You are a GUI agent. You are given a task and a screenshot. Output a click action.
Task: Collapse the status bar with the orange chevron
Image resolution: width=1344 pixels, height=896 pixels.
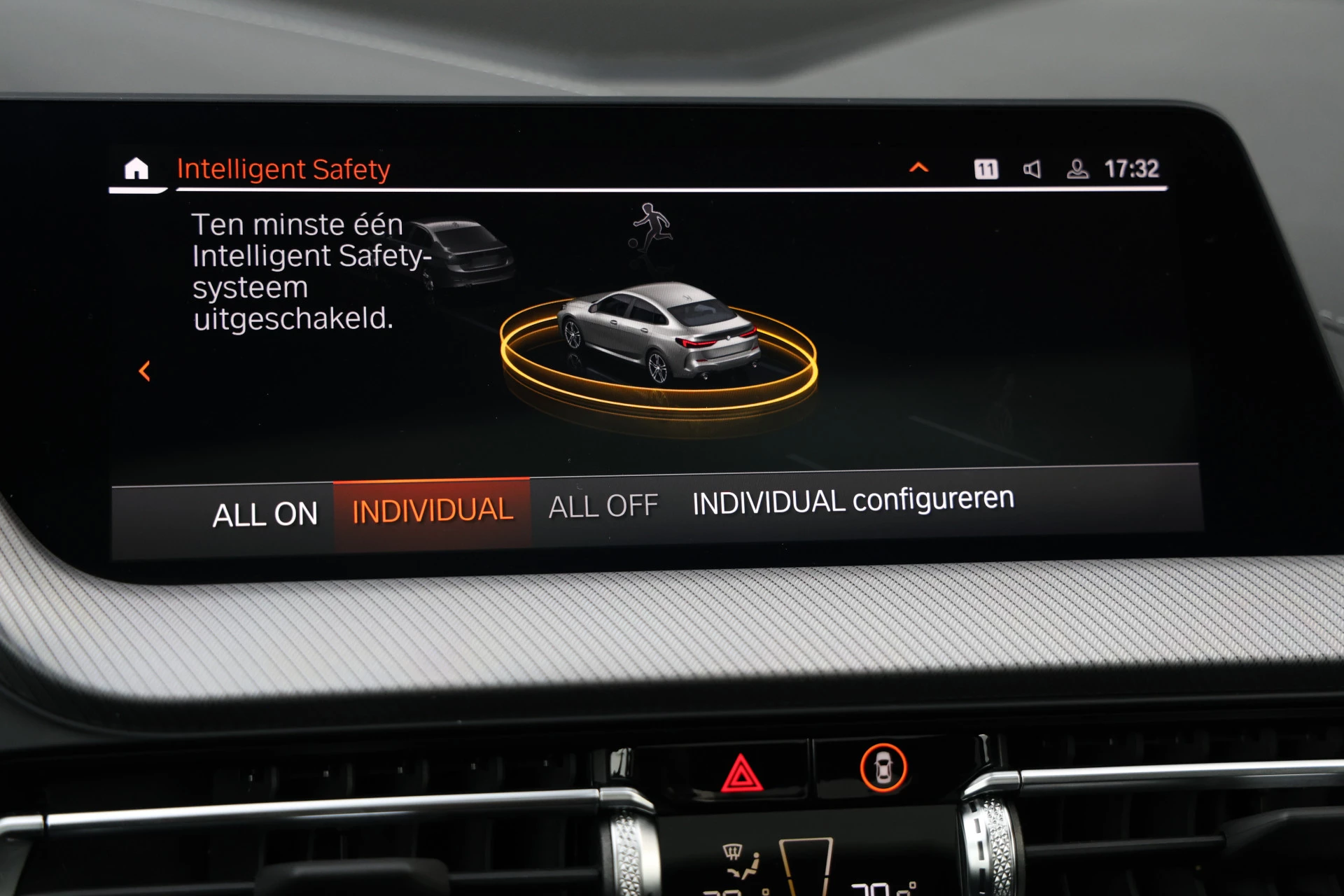click(919, 167)
